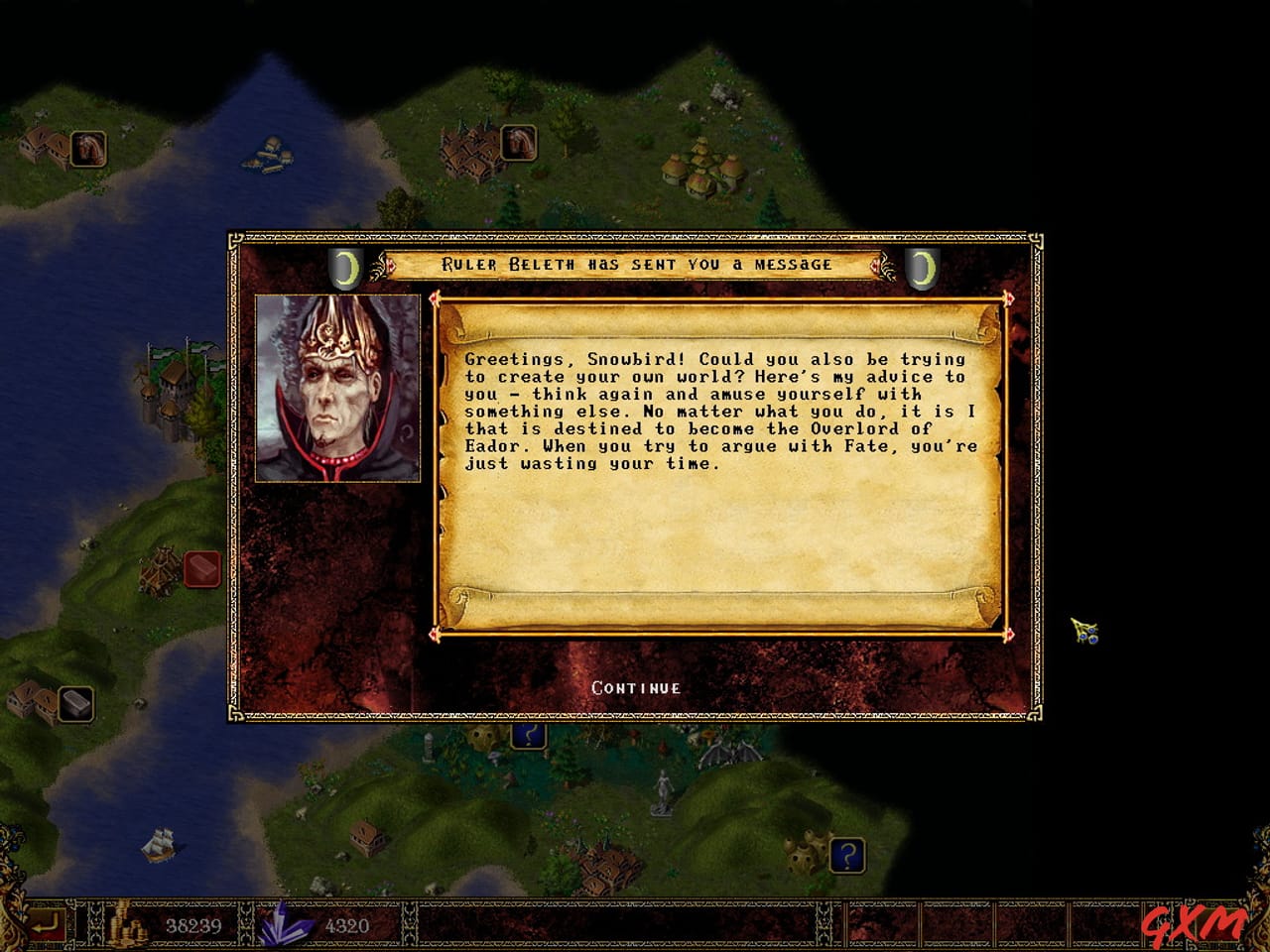Click the scroll question mark marker below the dialog
Screen dimensions: 1270x952
point(527,734)
